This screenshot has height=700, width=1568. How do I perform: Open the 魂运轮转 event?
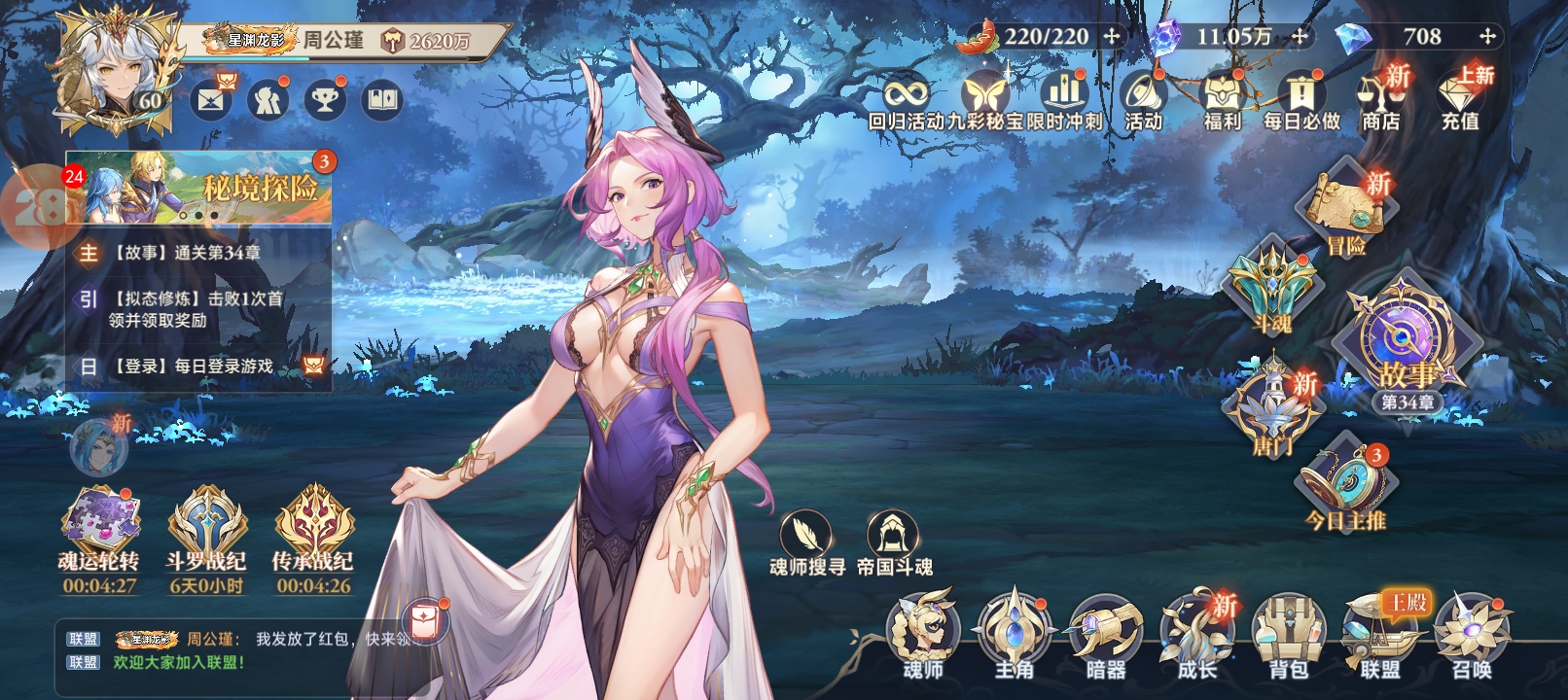pyautogui.click(x=98, y=530)
